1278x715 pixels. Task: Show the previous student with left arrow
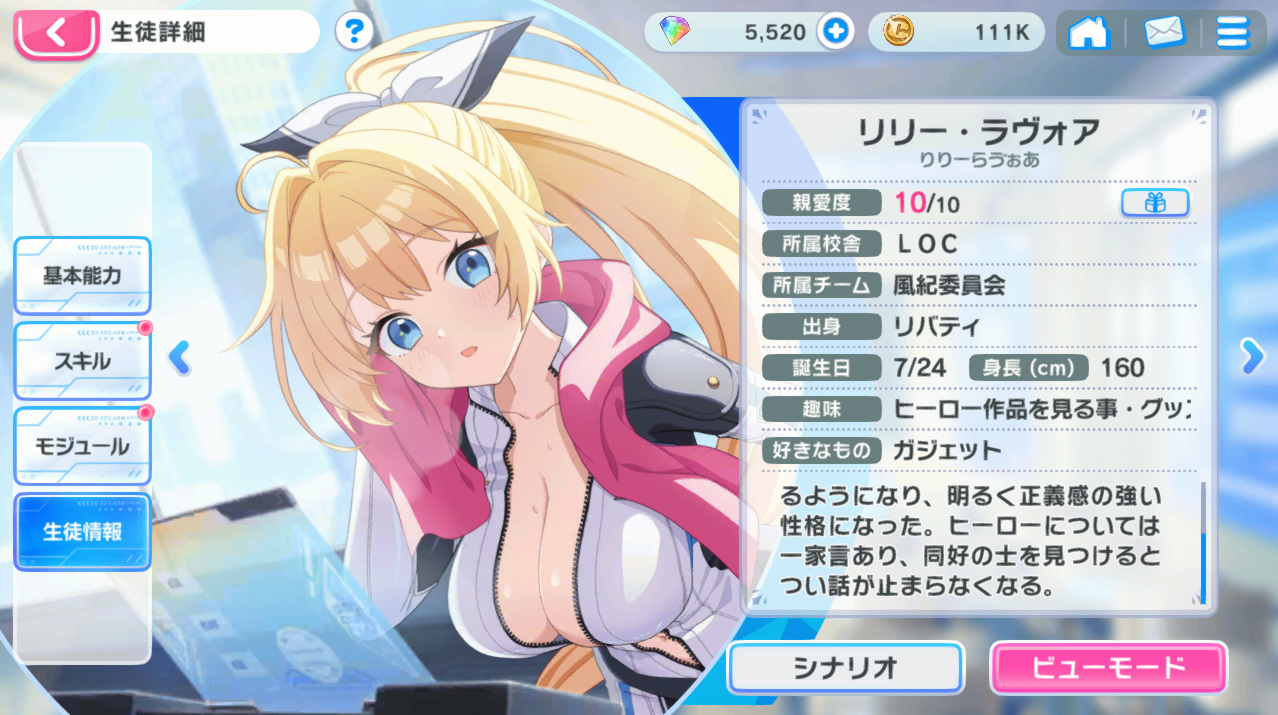tap(180, 357)
